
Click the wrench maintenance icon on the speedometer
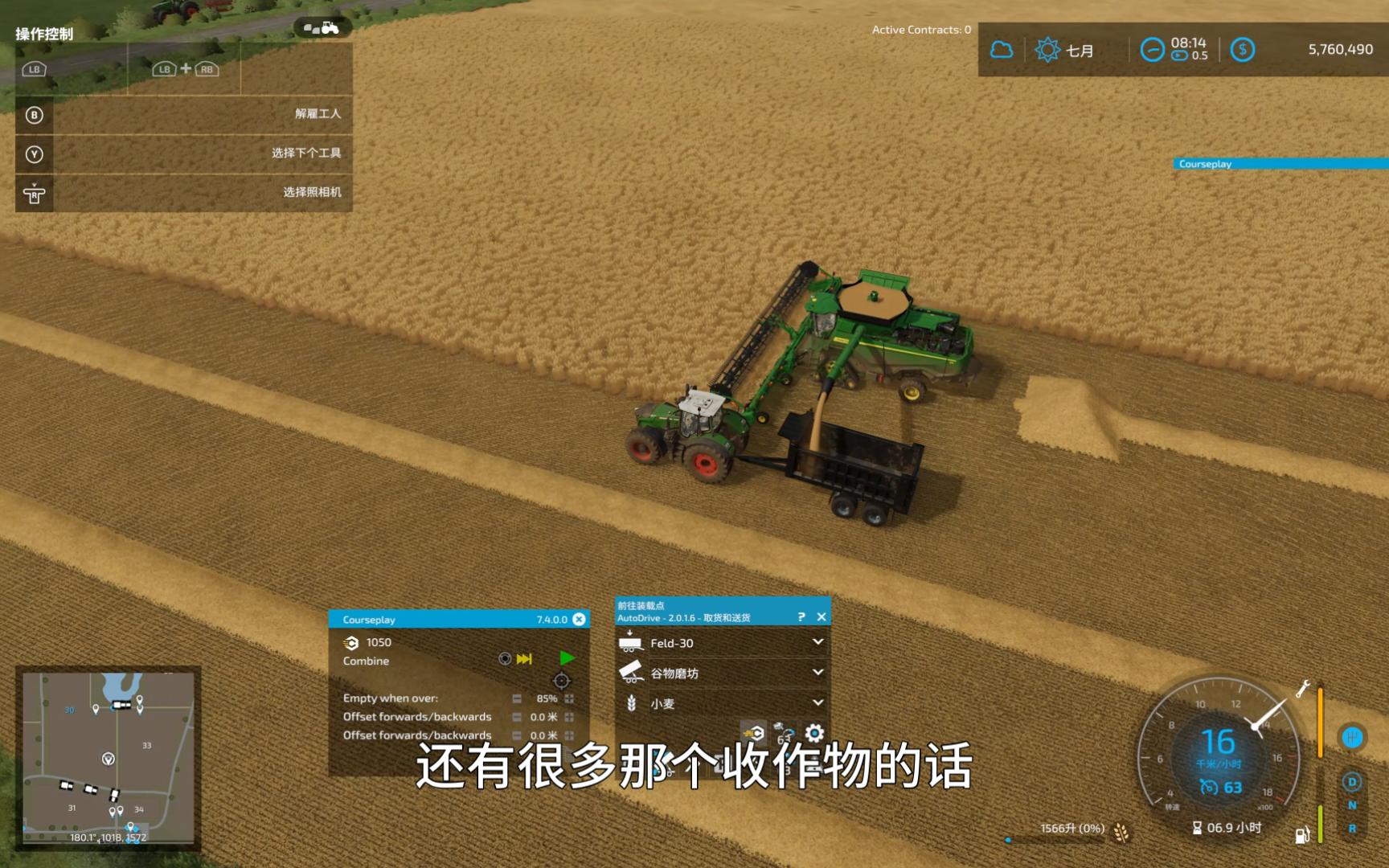[1302, 687]
